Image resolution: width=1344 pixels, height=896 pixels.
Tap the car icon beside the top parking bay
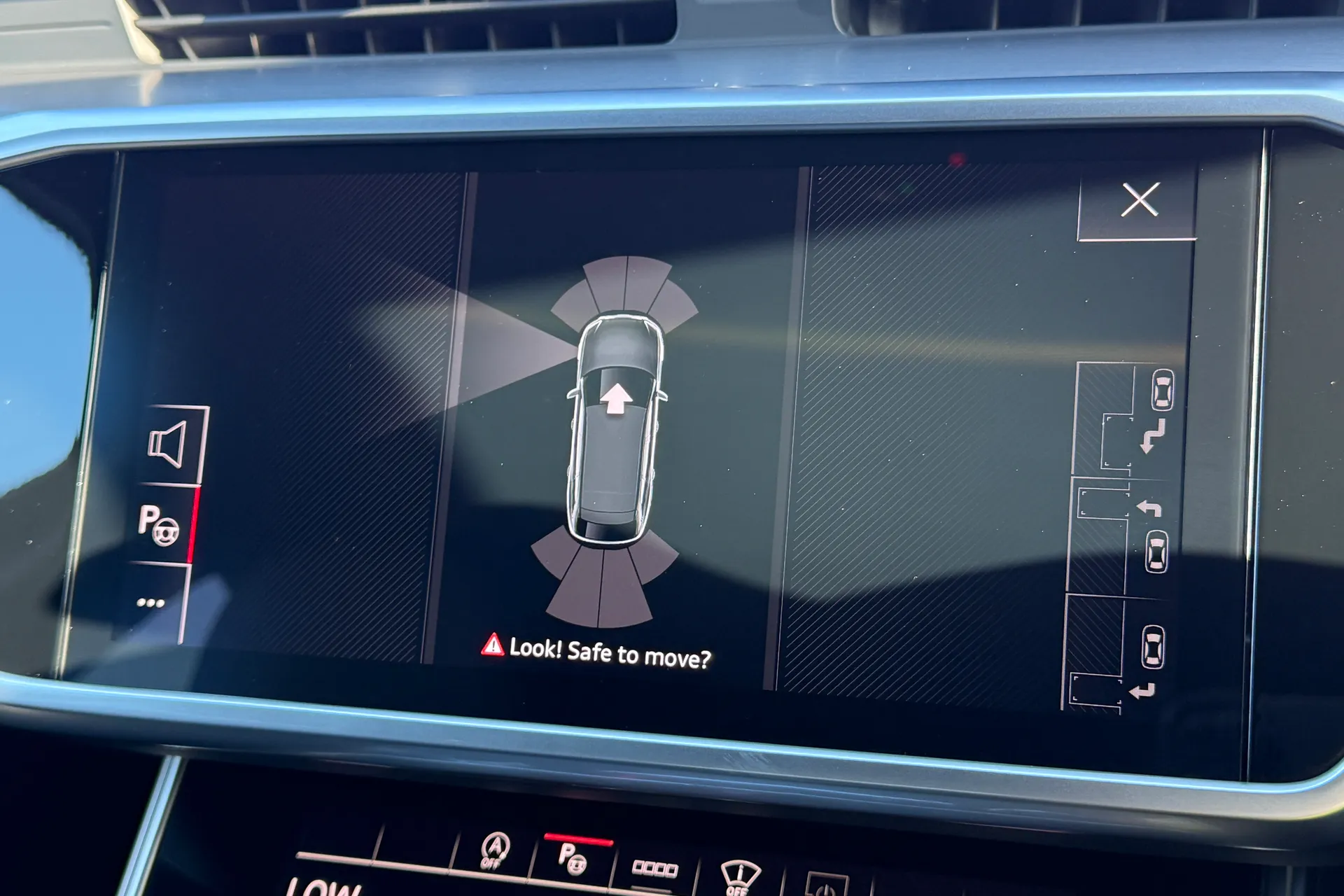(x=1163, y=390)
